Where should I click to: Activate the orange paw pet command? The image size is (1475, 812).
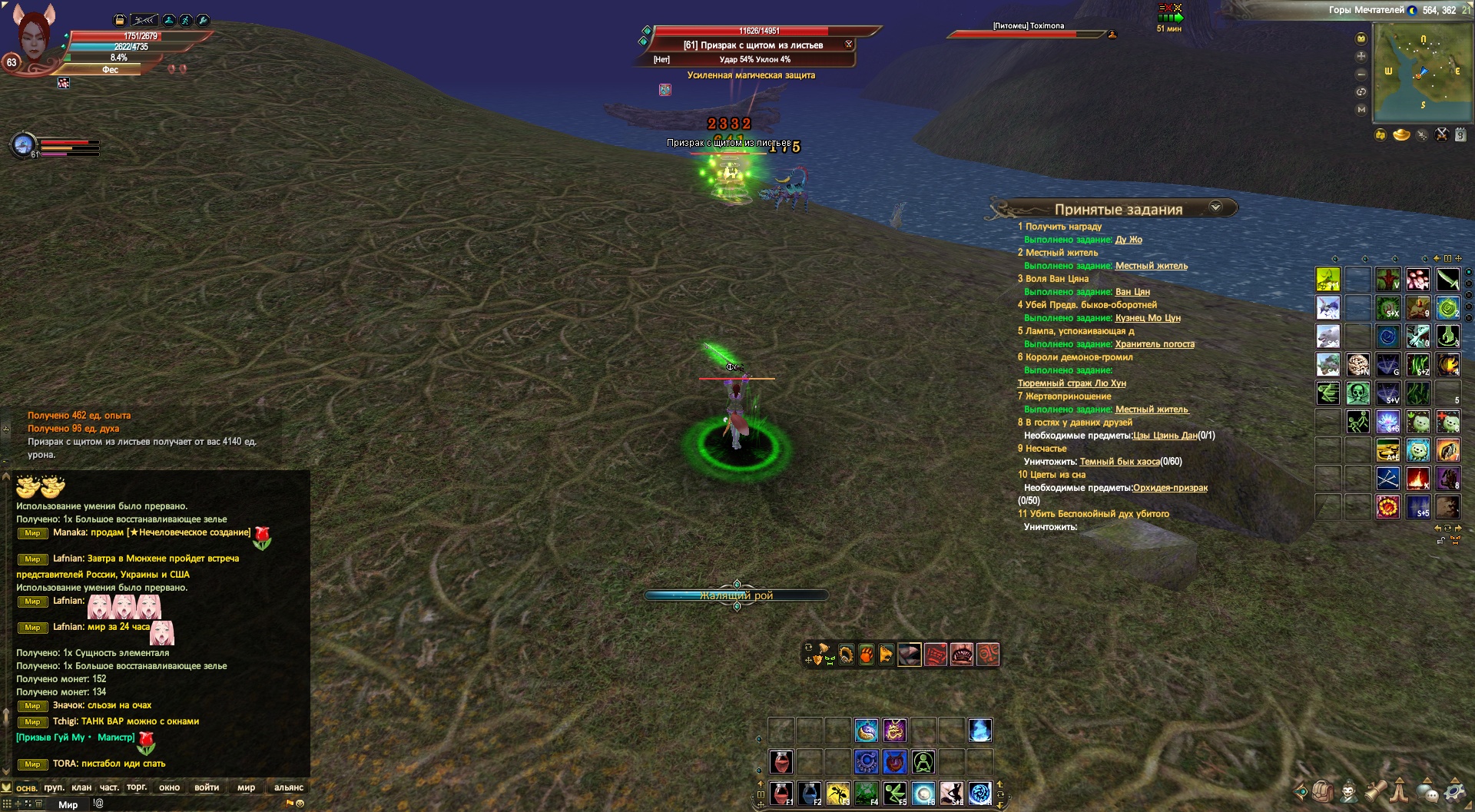pyautogui.click(x=866, y=655)
